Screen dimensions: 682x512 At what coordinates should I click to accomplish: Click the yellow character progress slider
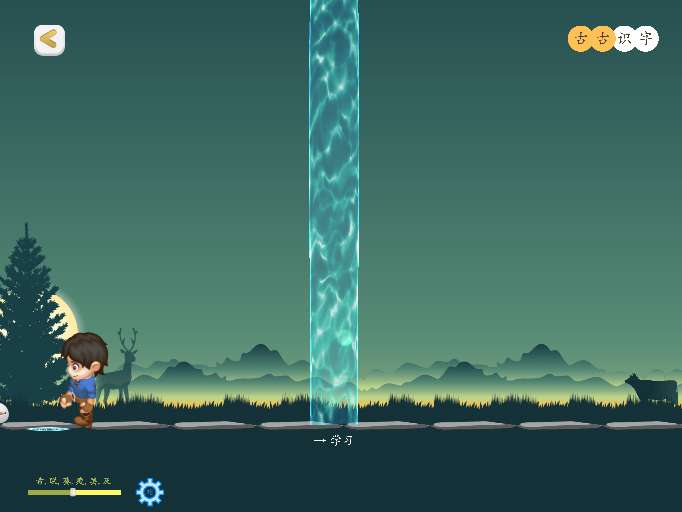[74, 492]
